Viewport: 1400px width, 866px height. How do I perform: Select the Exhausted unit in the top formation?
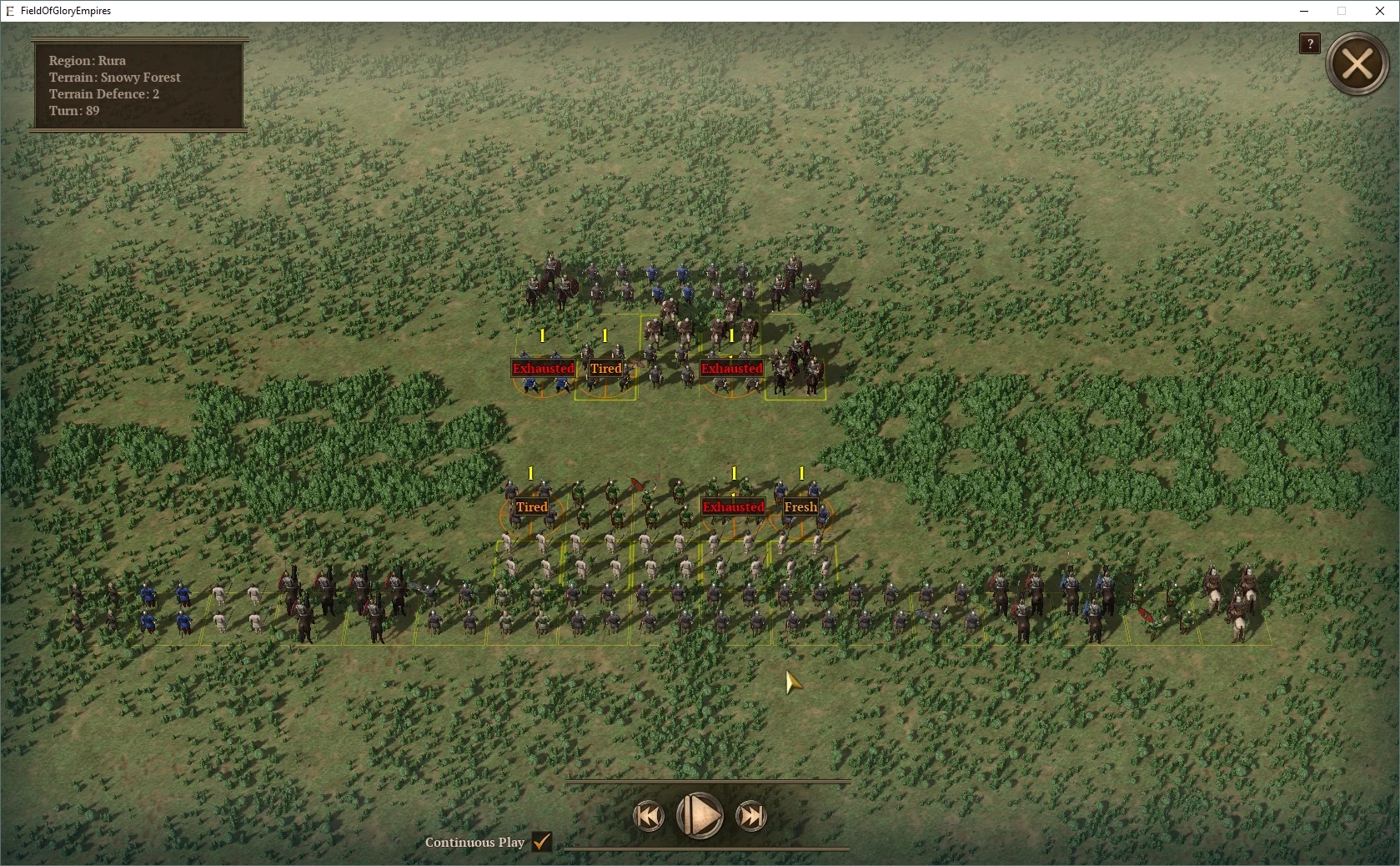click(x=544, y=368)
